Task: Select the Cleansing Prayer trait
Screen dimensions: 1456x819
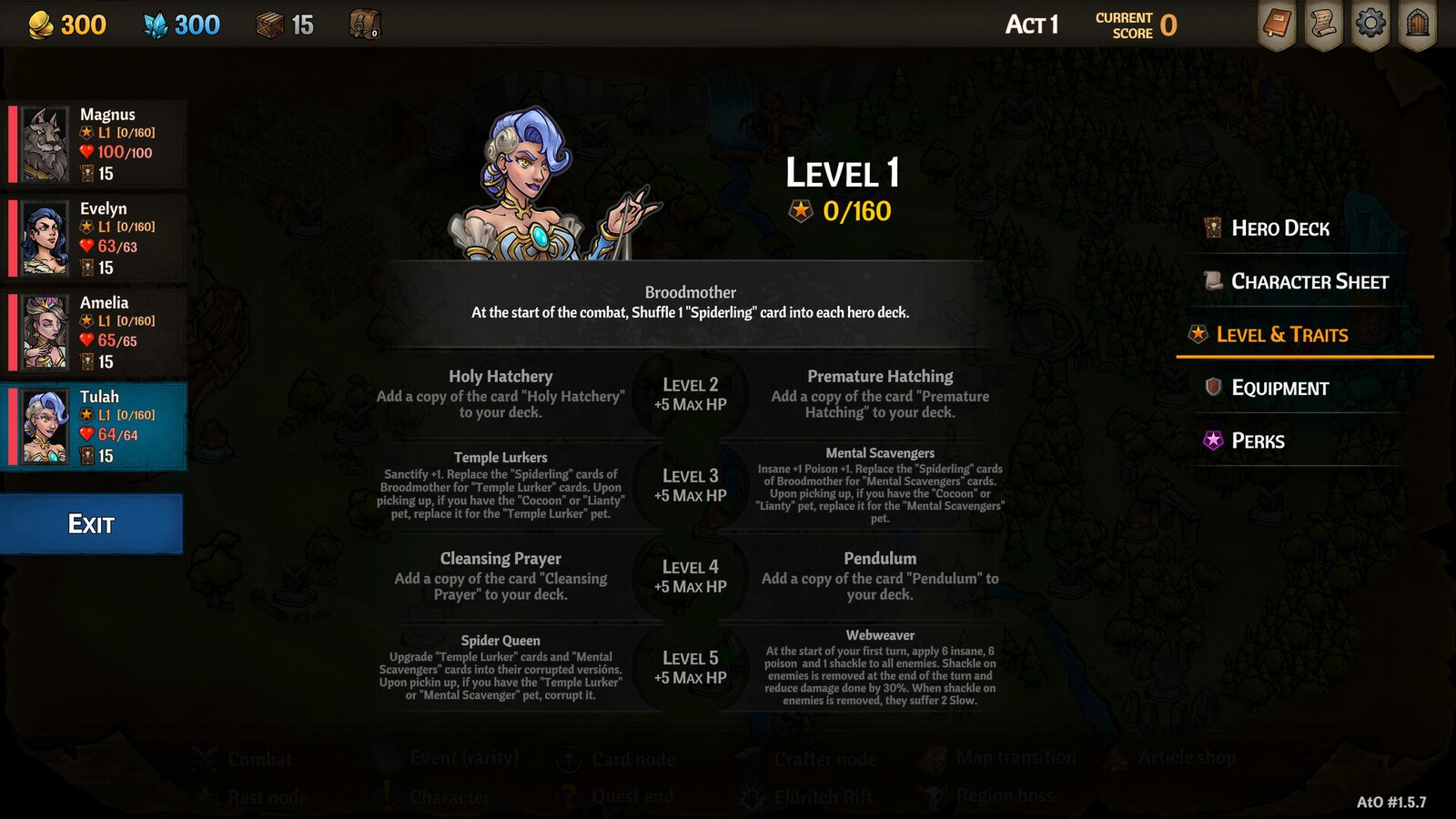Action: [500, 576]
